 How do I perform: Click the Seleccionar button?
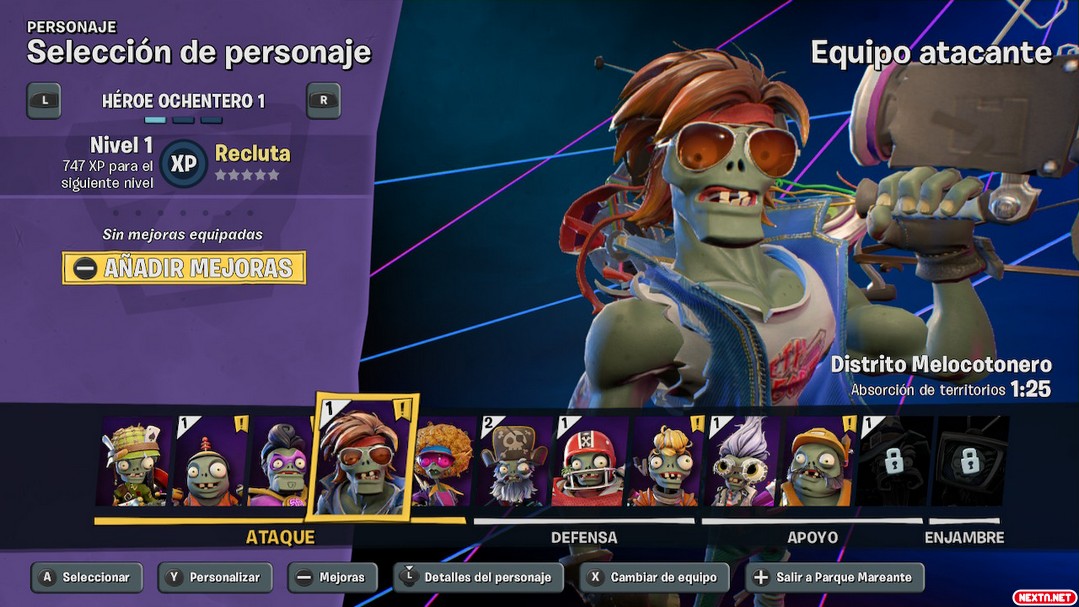pyautogui.click(x=87, y=577)
